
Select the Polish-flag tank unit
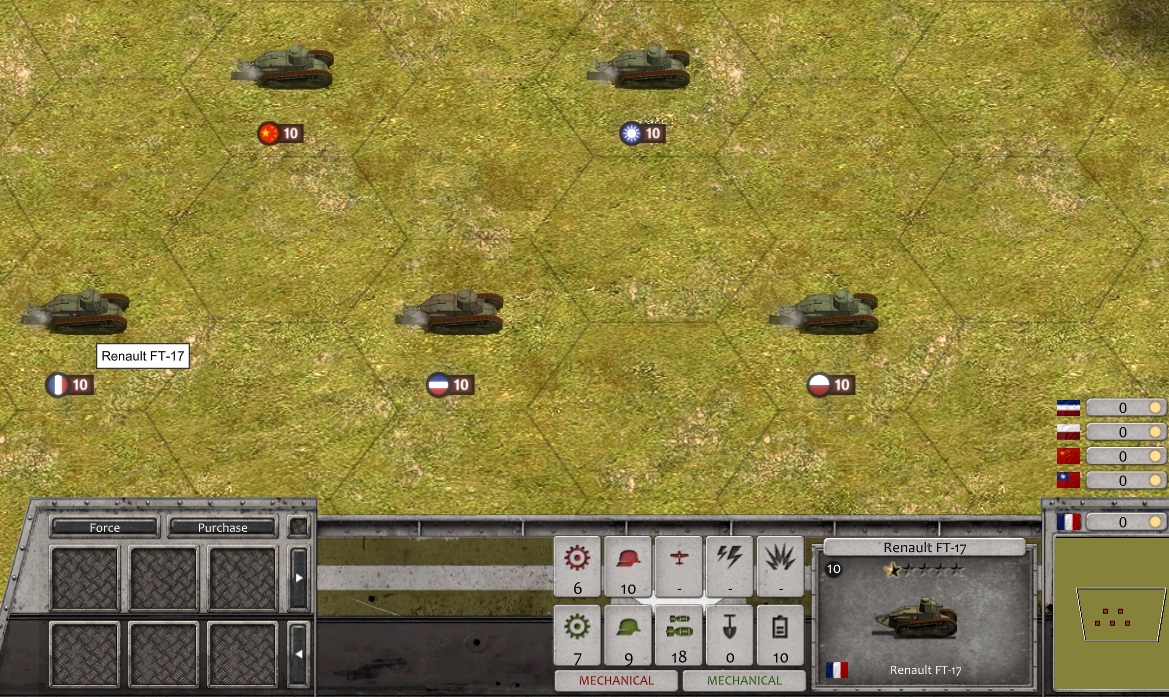coord(824,311)
